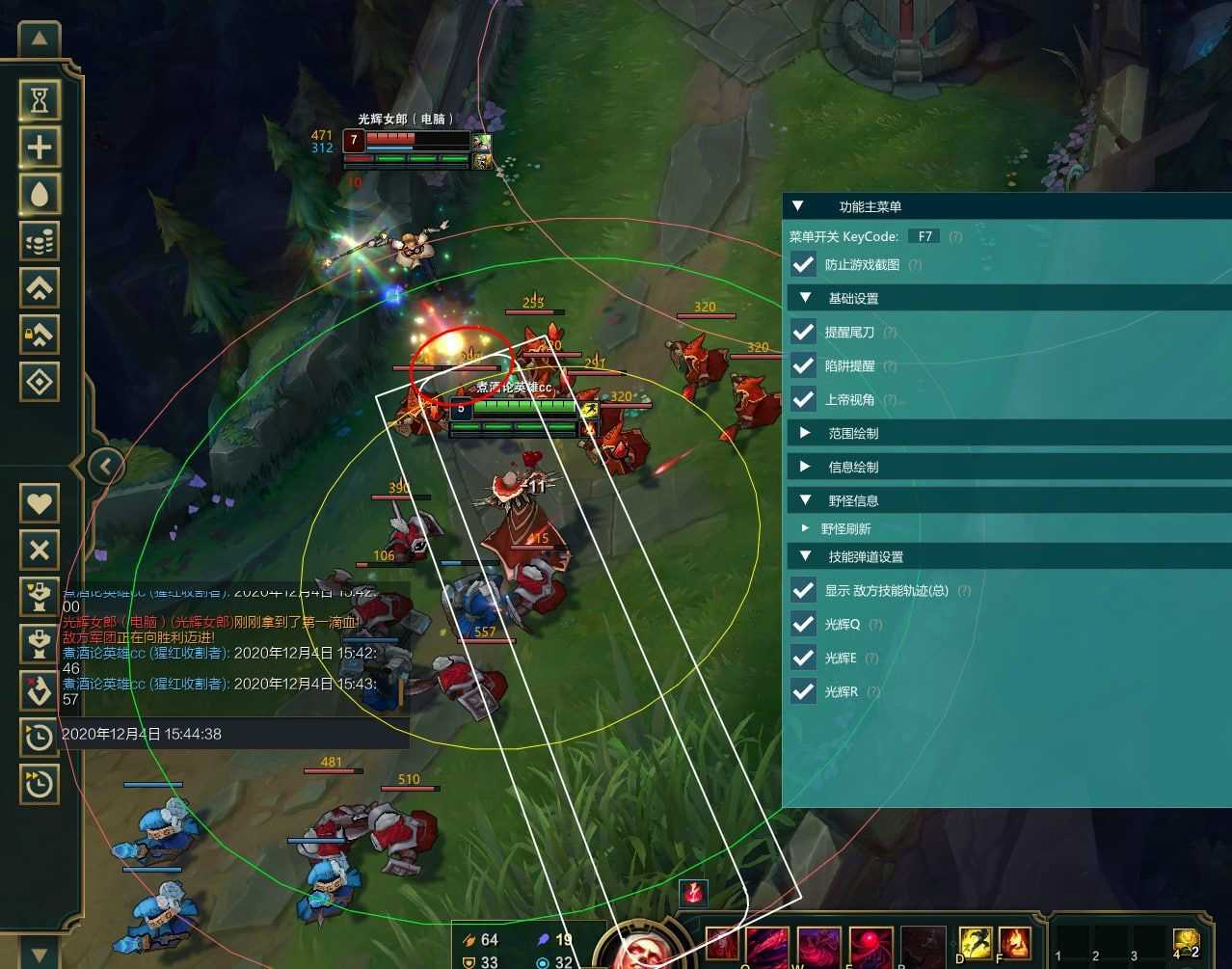Untick the 防止游戏截图 checkbox
Viewport: 1232px width, 969px height.
click(x=803, y=264)
